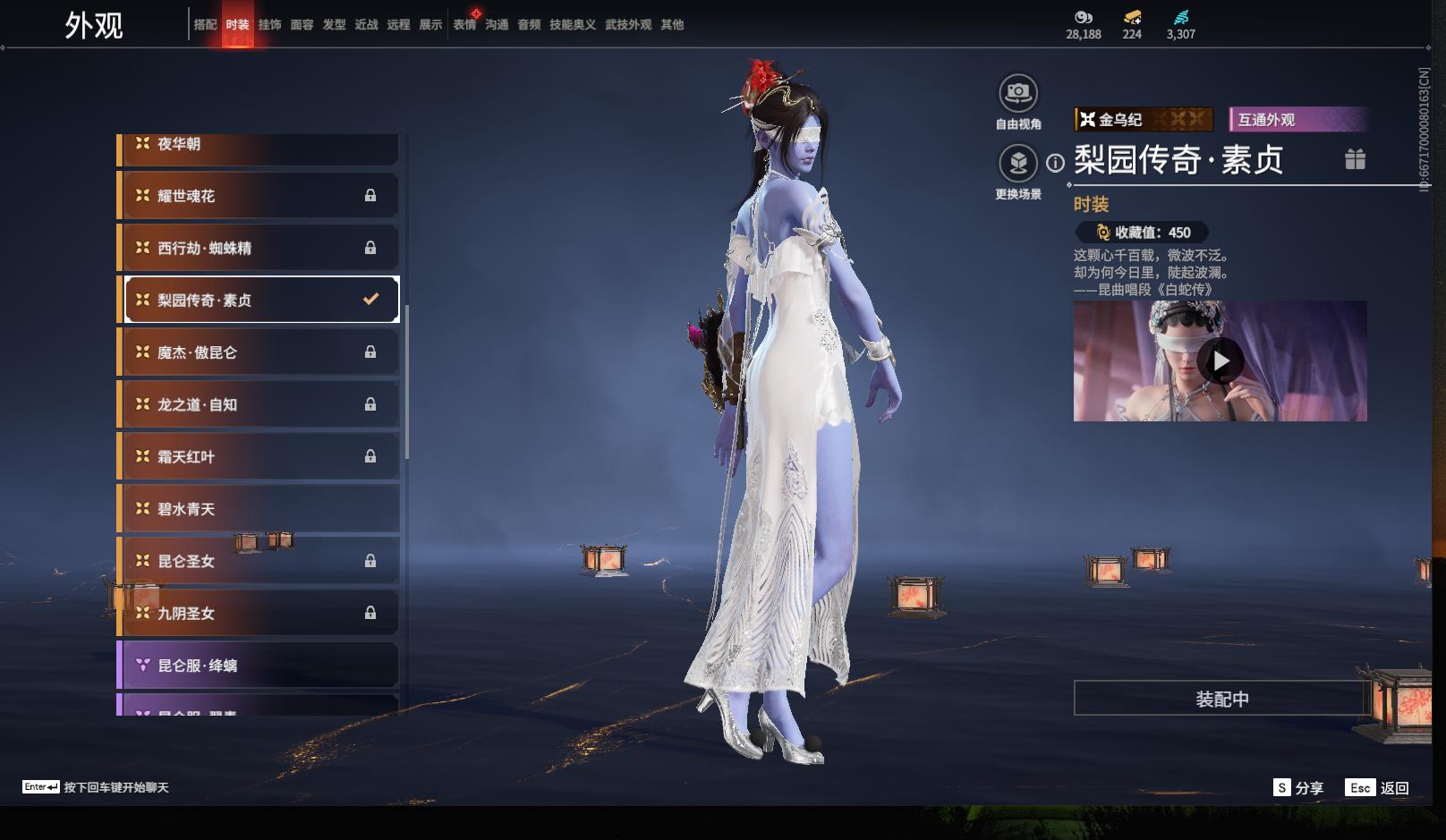The image size is (1446, 840).
Task: Open the 挂饰 tab
Action: pos(269,25)
